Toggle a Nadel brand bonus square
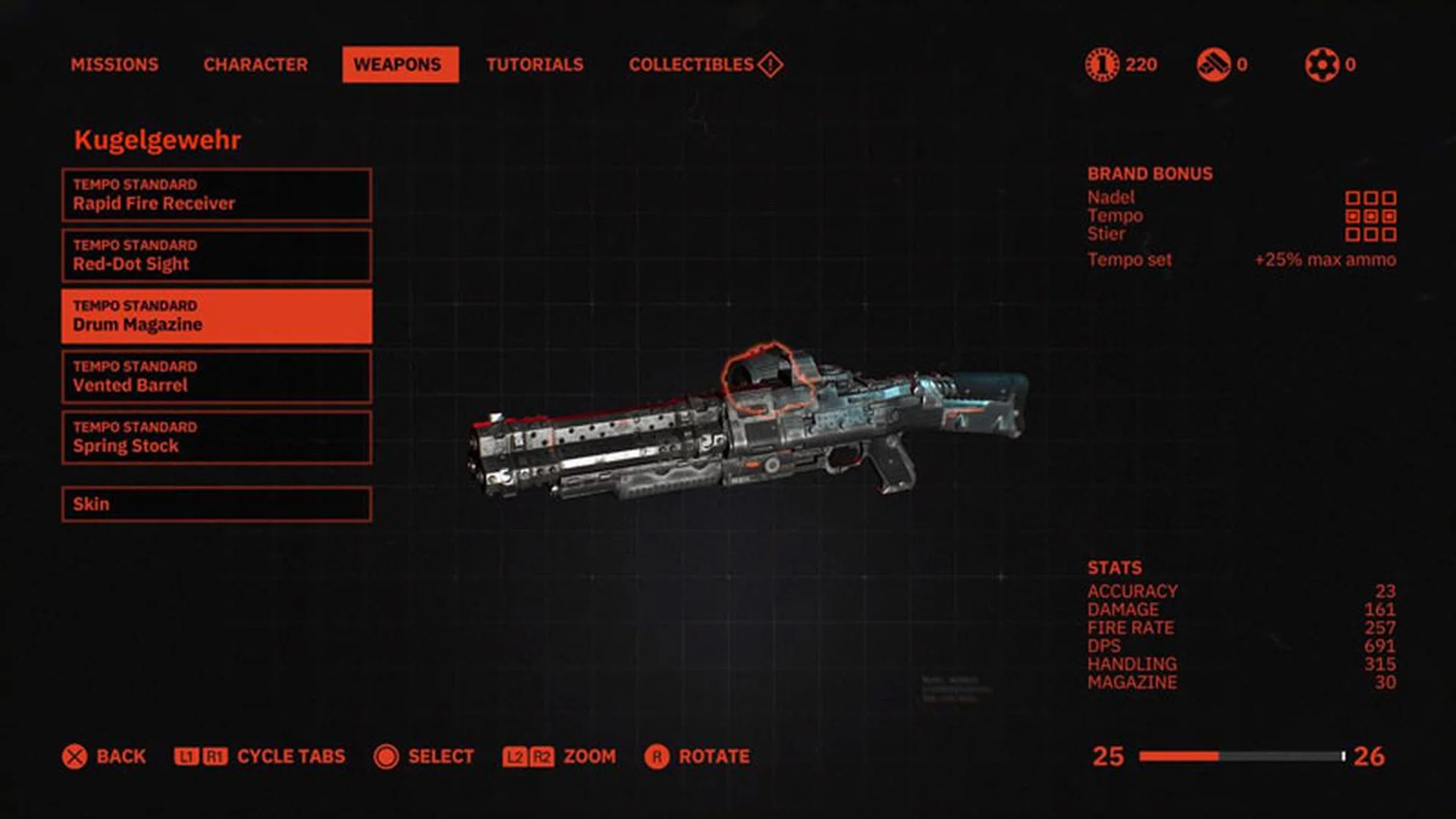1456x819 pixels. (x=1354, y=197)
